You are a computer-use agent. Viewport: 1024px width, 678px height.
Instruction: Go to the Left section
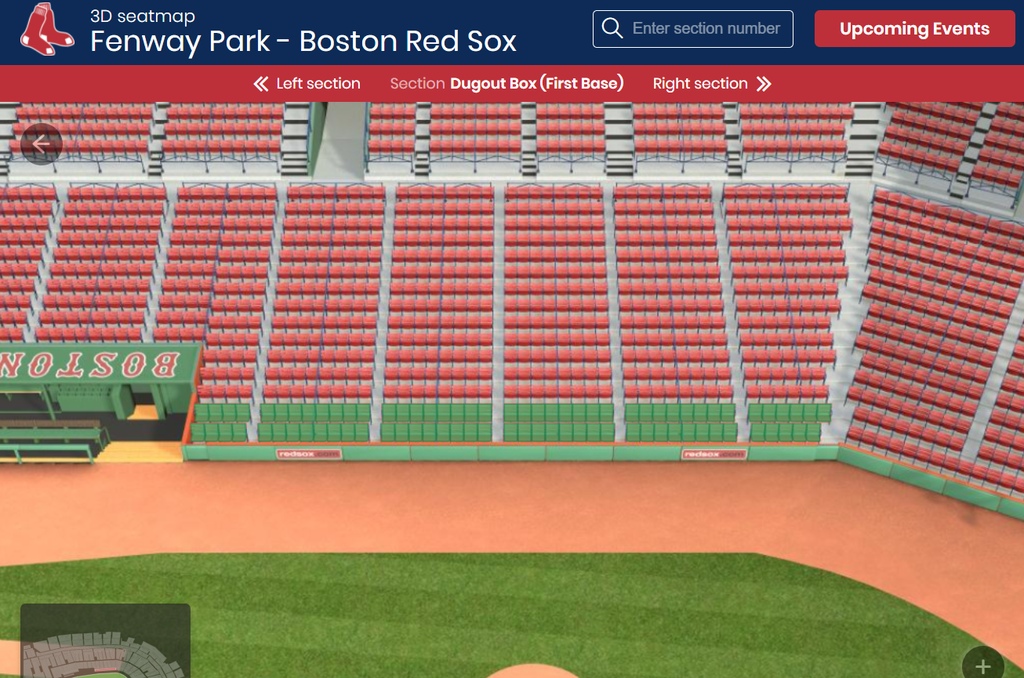[x=307, y=84]
